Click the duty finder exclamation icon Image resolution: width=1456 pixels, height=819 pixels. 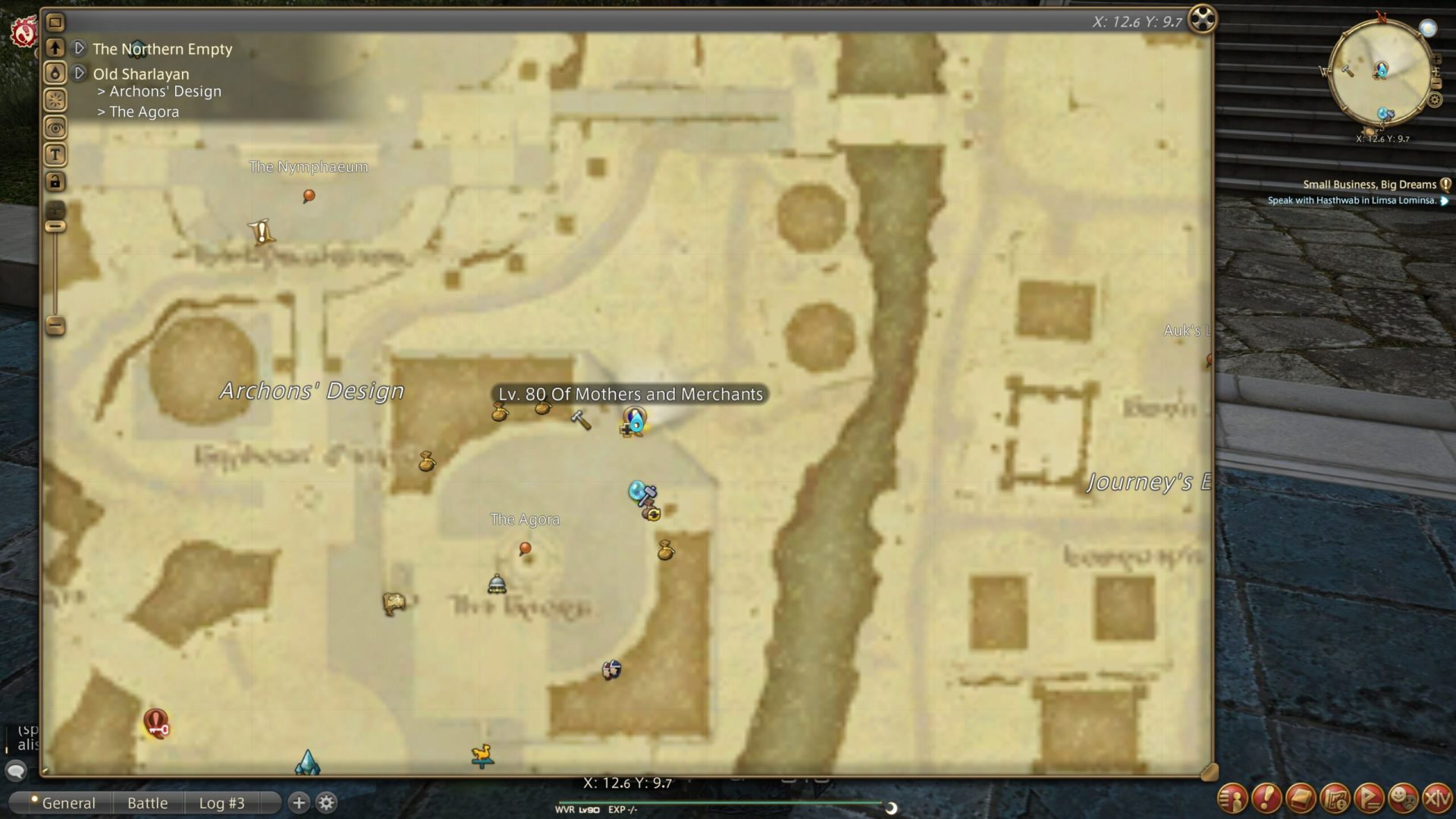(x=1267, y=798)
